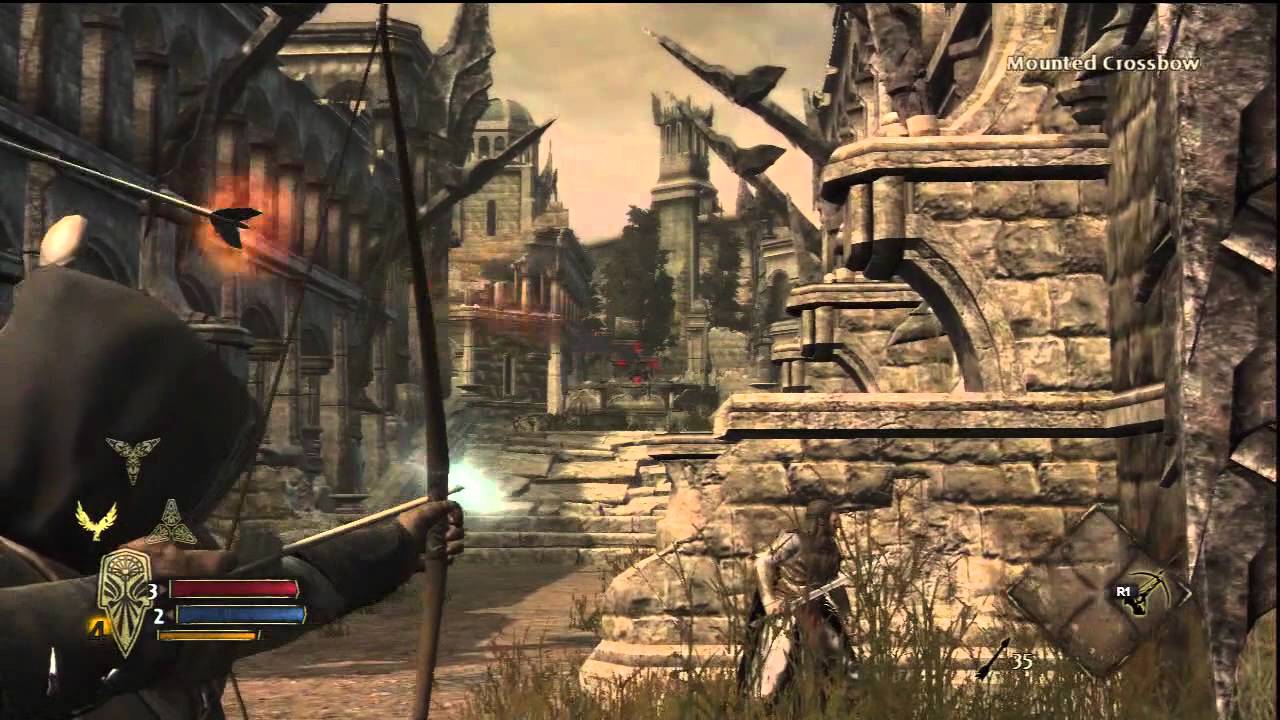Click the ammo counter showing 35
The image size is (1280, 720).
tap(1022, 662)
